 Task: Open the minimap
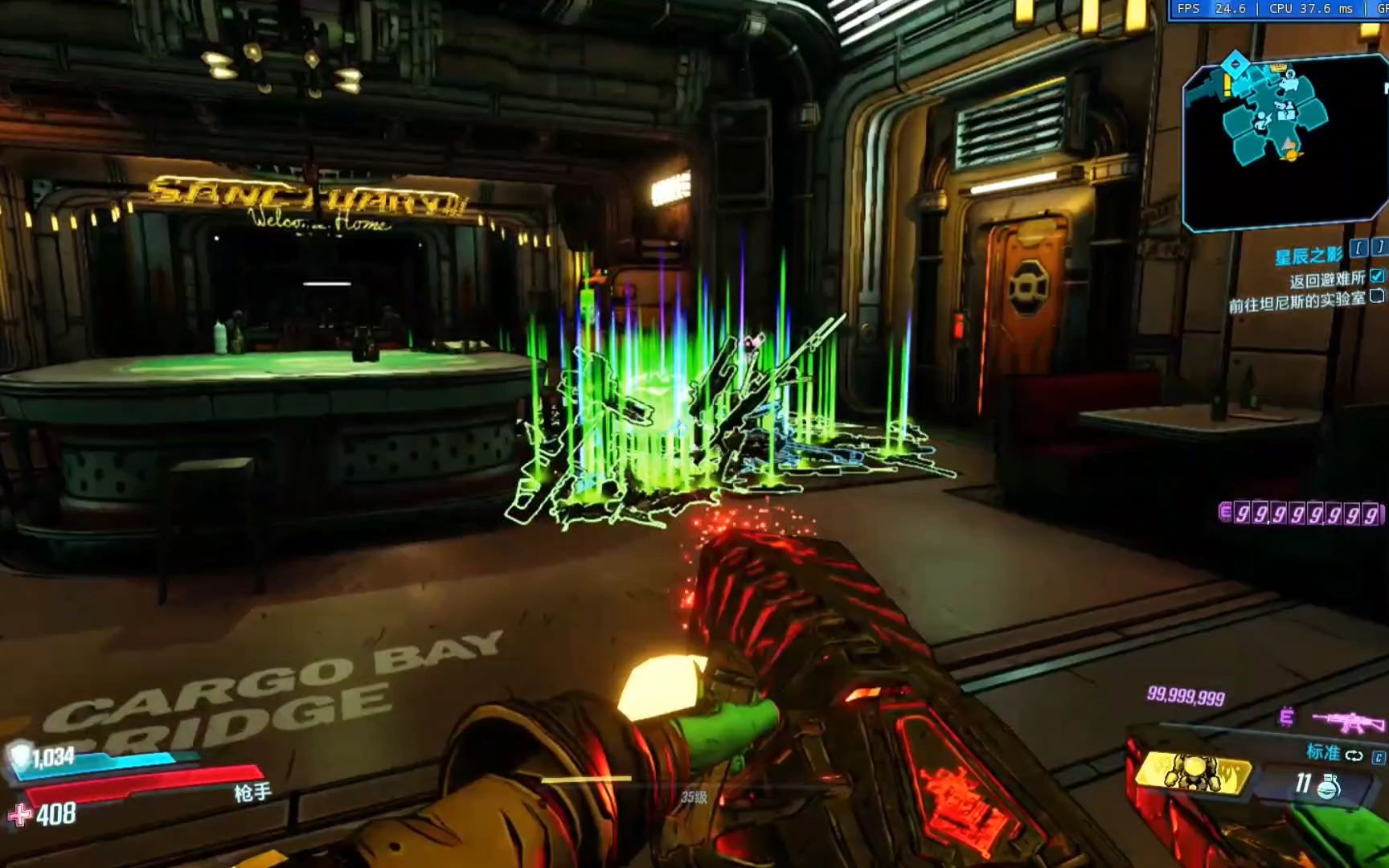[x=1283, y=141]
